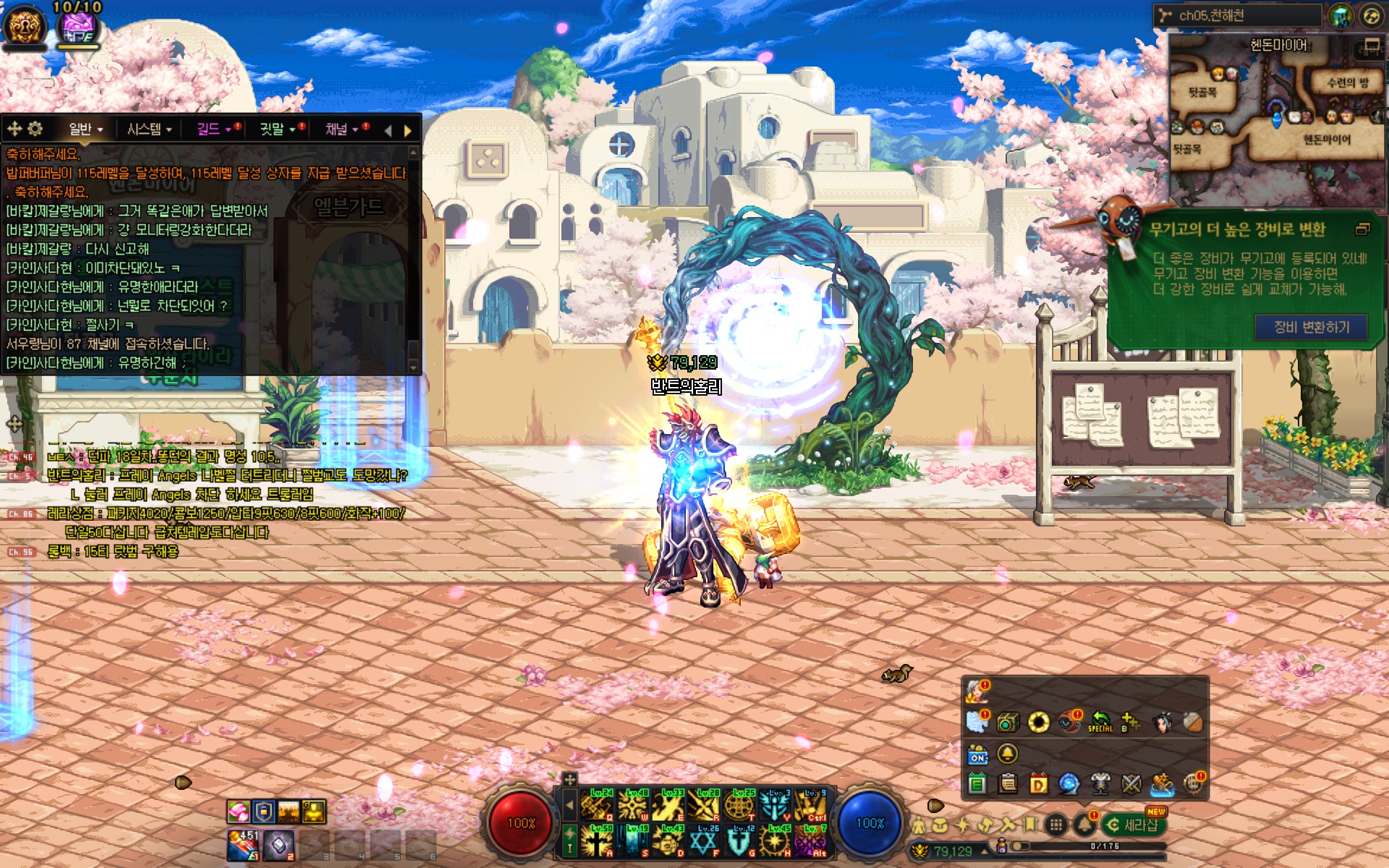Viewport: 1389px width, 868px height.
Task: Switch to the 일반 chat tab
Action: click(85, 129)
